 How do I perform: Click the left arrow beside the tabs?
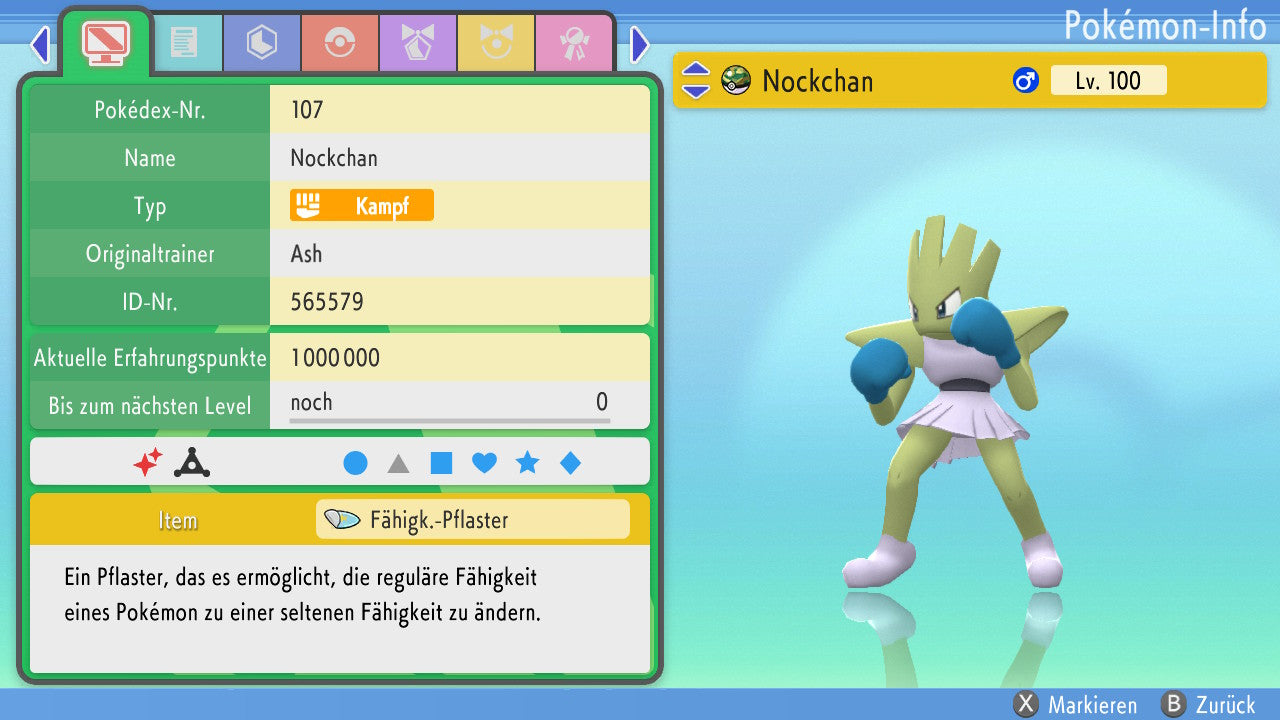tap(40, 44)
